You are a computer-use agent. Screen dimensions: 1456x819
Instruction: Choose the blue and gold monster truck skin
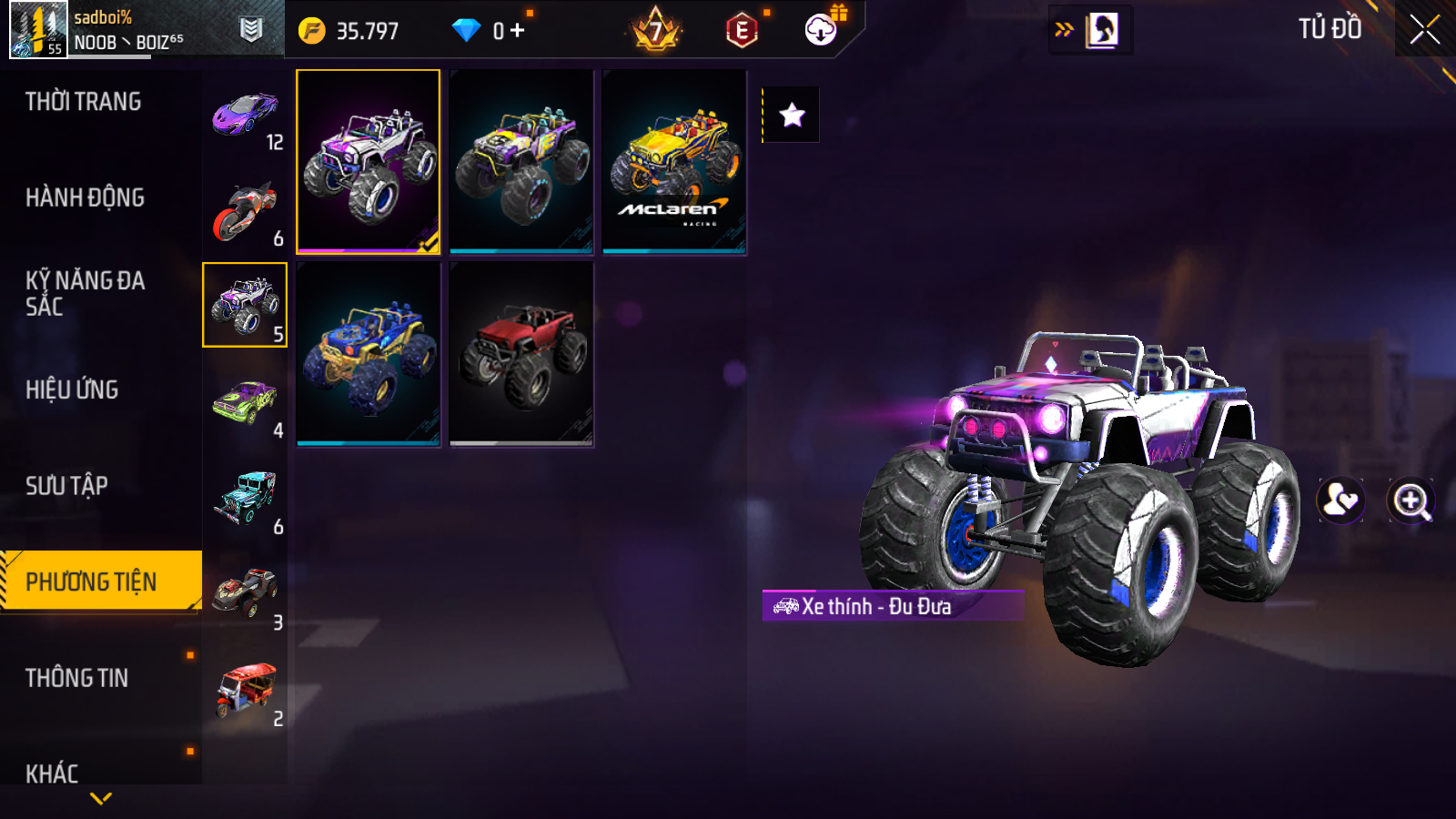369,354
